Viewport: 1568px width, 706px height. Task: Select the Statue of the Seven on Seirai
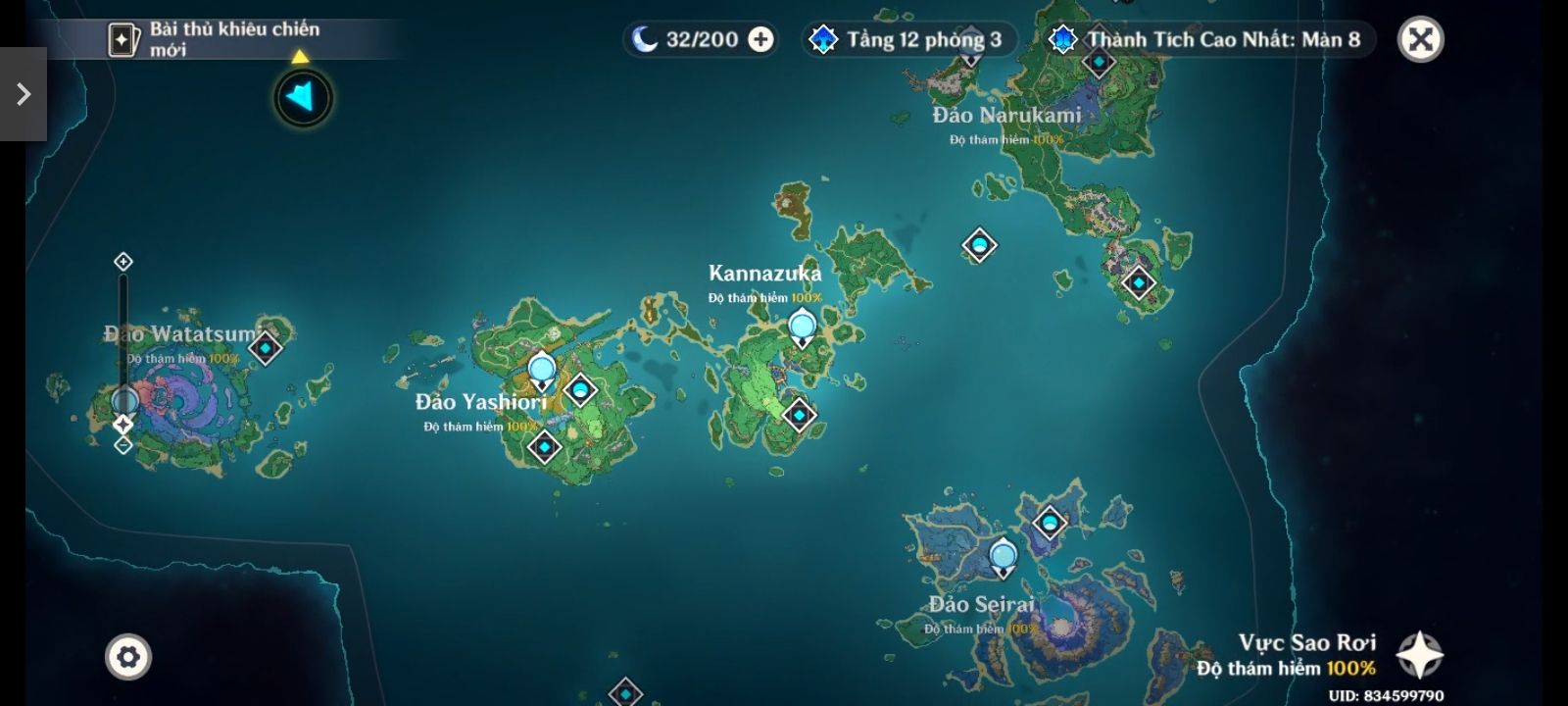pyautogui.click(x=1003, y=557)
